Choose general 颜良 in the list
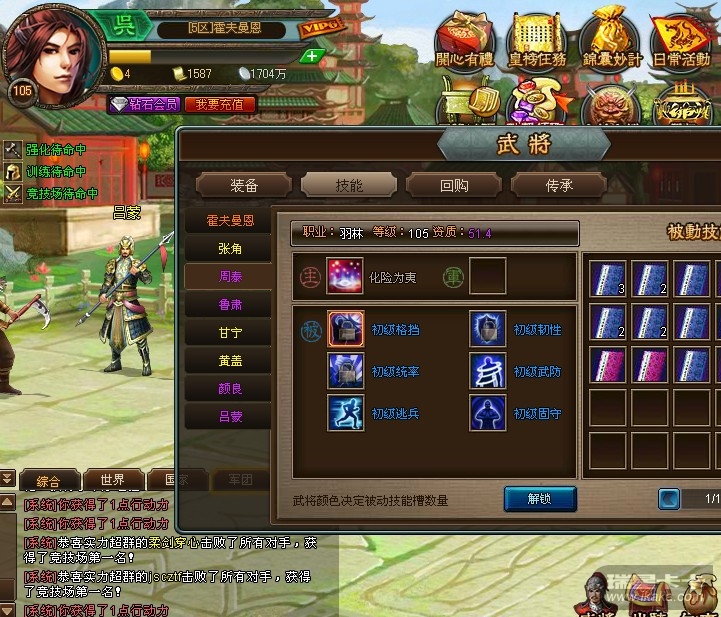 click(x=230, y=388)
